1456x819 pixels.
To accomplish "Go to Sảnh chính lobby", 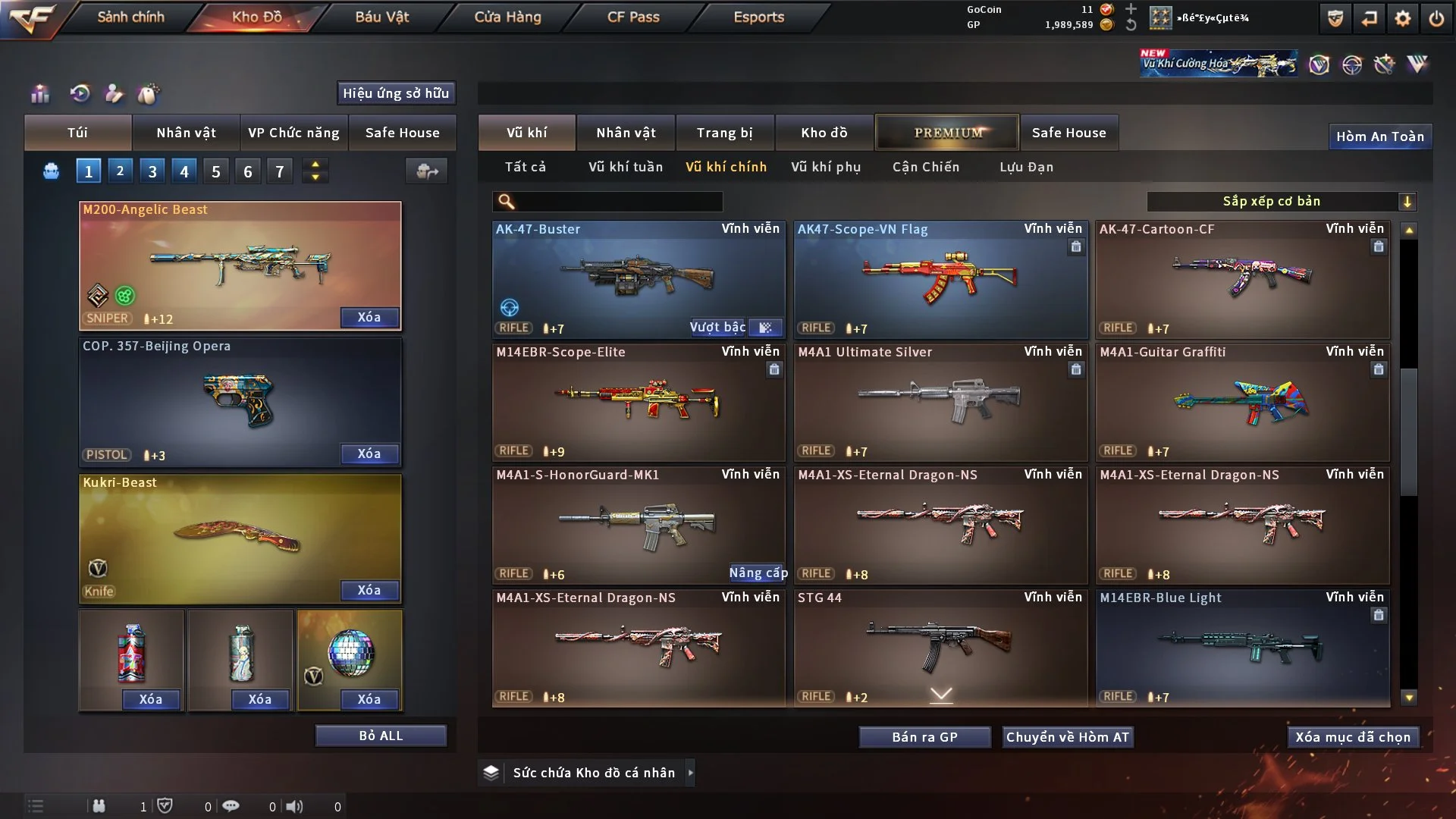I will 130,17.
